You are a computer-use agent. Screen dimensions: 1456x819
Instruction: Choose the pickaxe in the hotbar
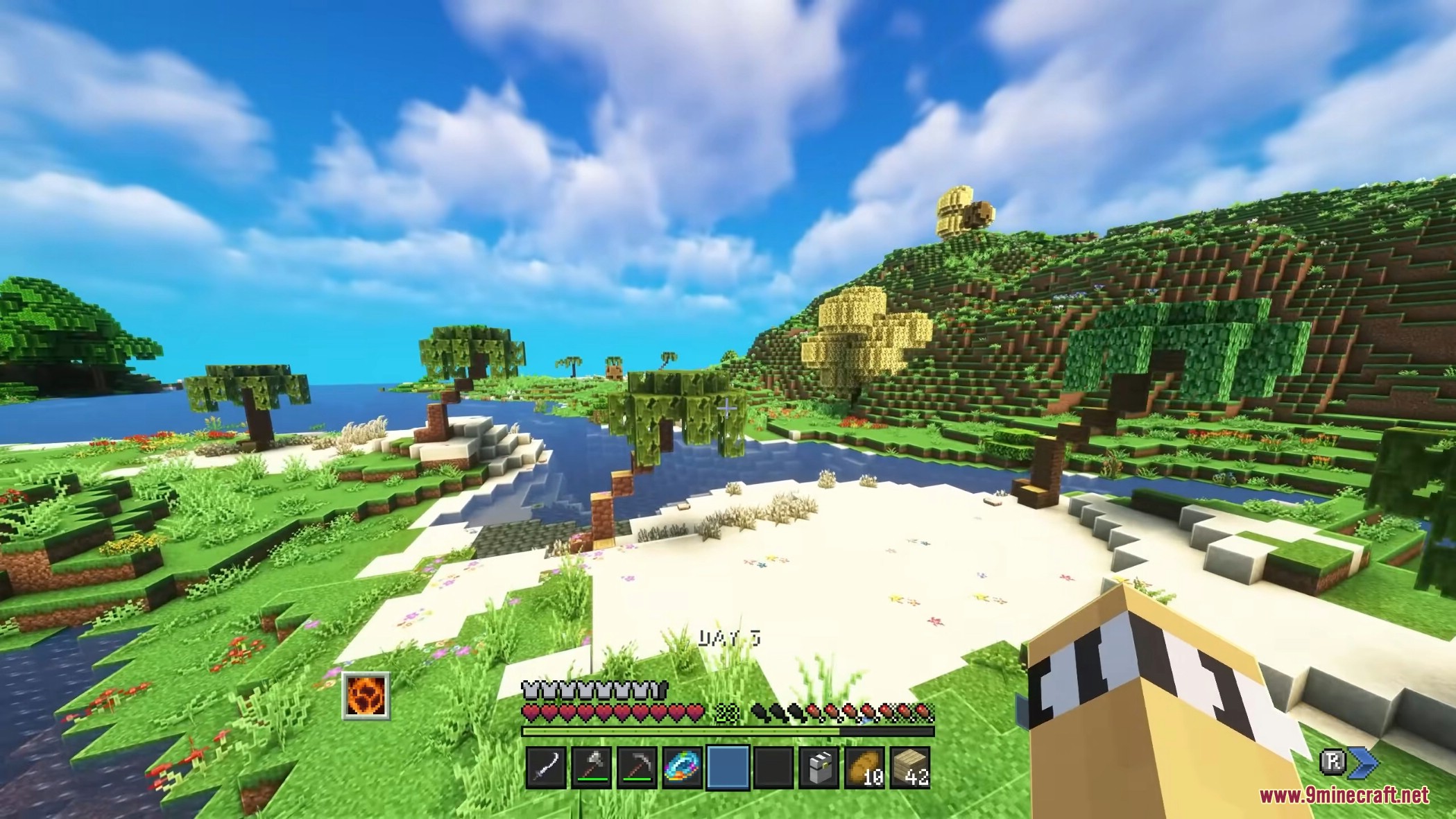[637, 768]
